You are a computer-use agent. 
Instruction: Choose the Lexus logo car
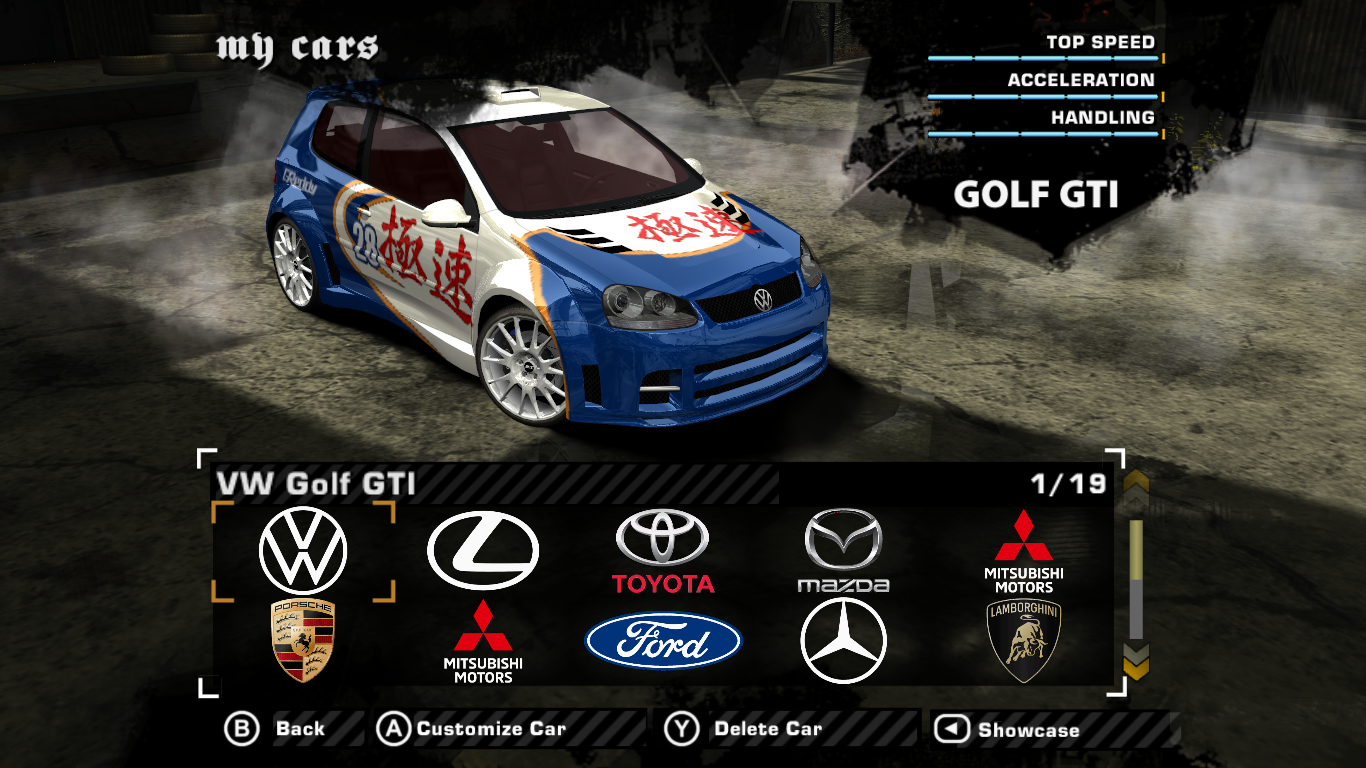click(x=482, y=551)
